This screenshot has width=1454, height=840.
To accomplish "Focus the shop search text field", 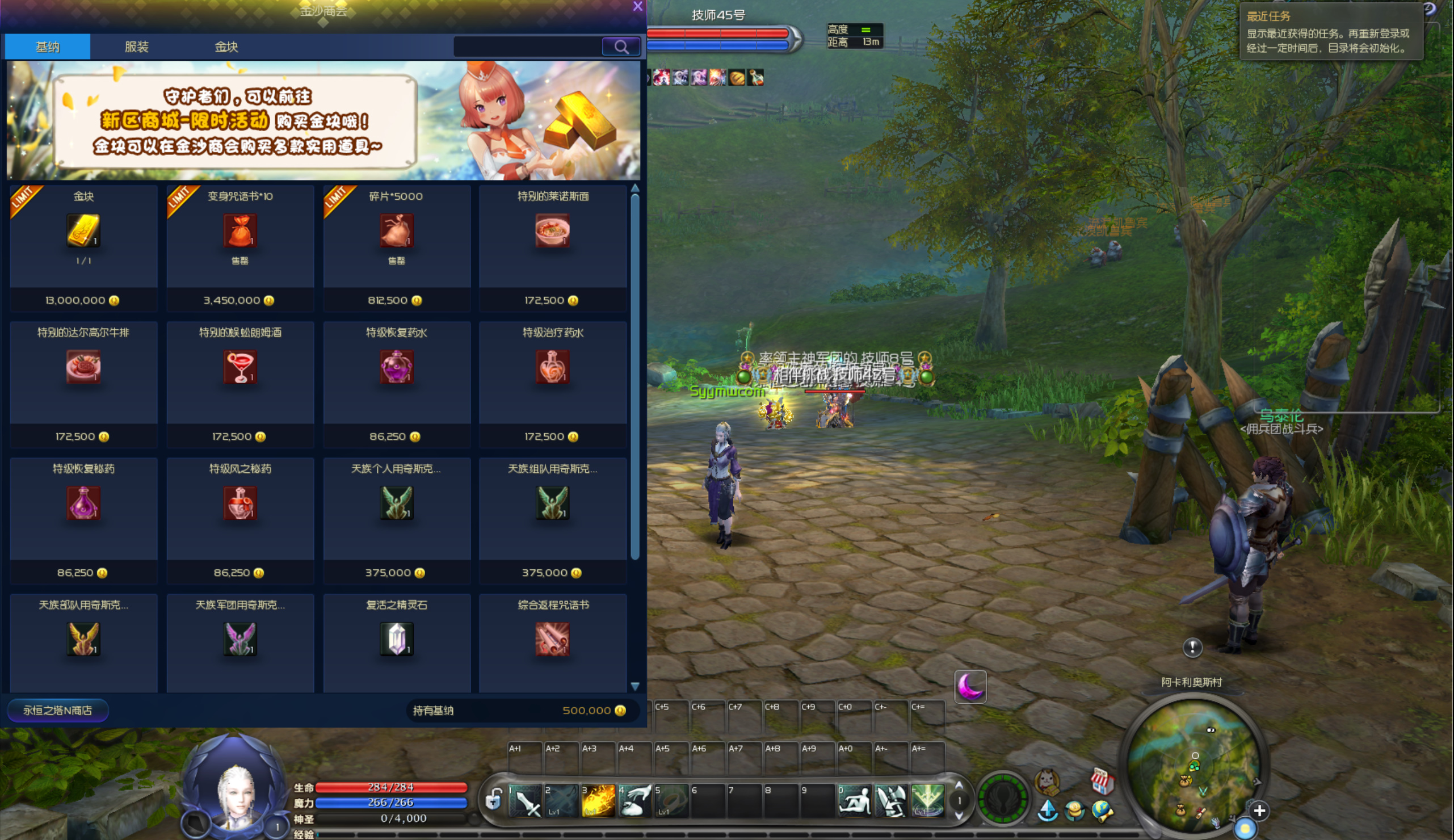I will [x=527, y=47].
